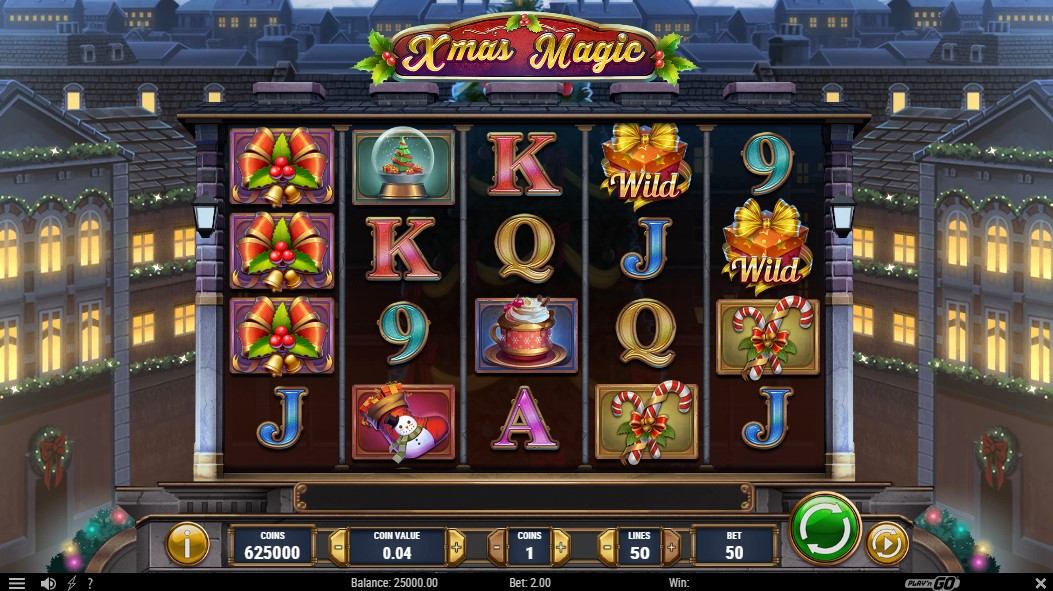Increase the coin value

(x=456, y=547)
